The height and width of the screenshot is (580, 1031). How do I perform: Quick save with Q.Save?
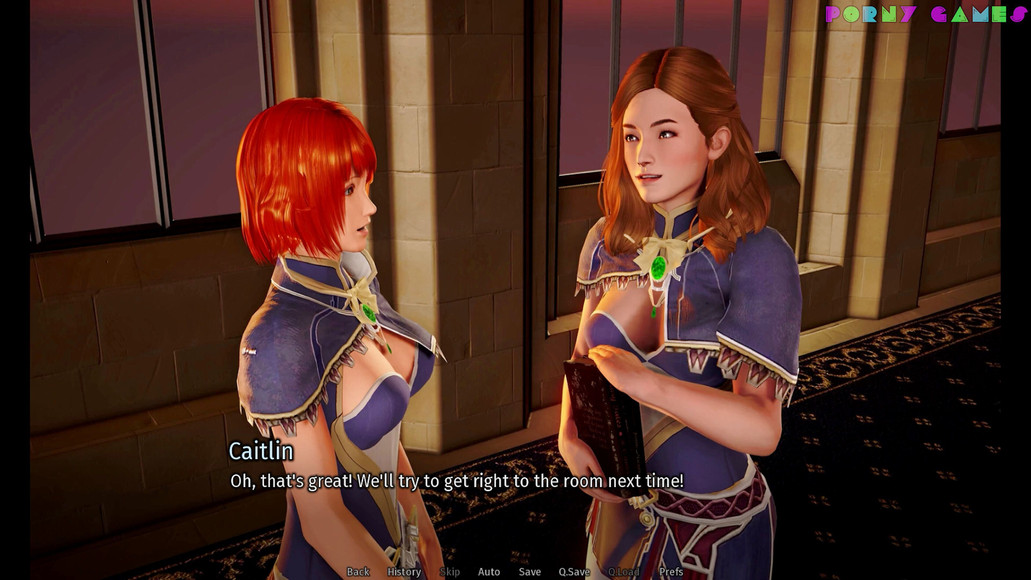[x=574, y=572]
